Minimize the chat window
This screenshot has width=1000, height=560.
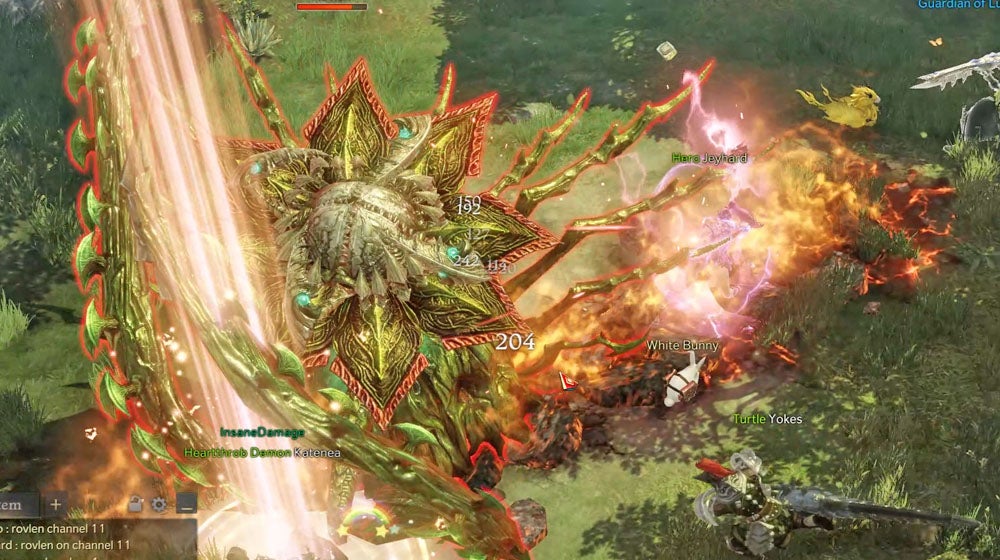[186, 504]
